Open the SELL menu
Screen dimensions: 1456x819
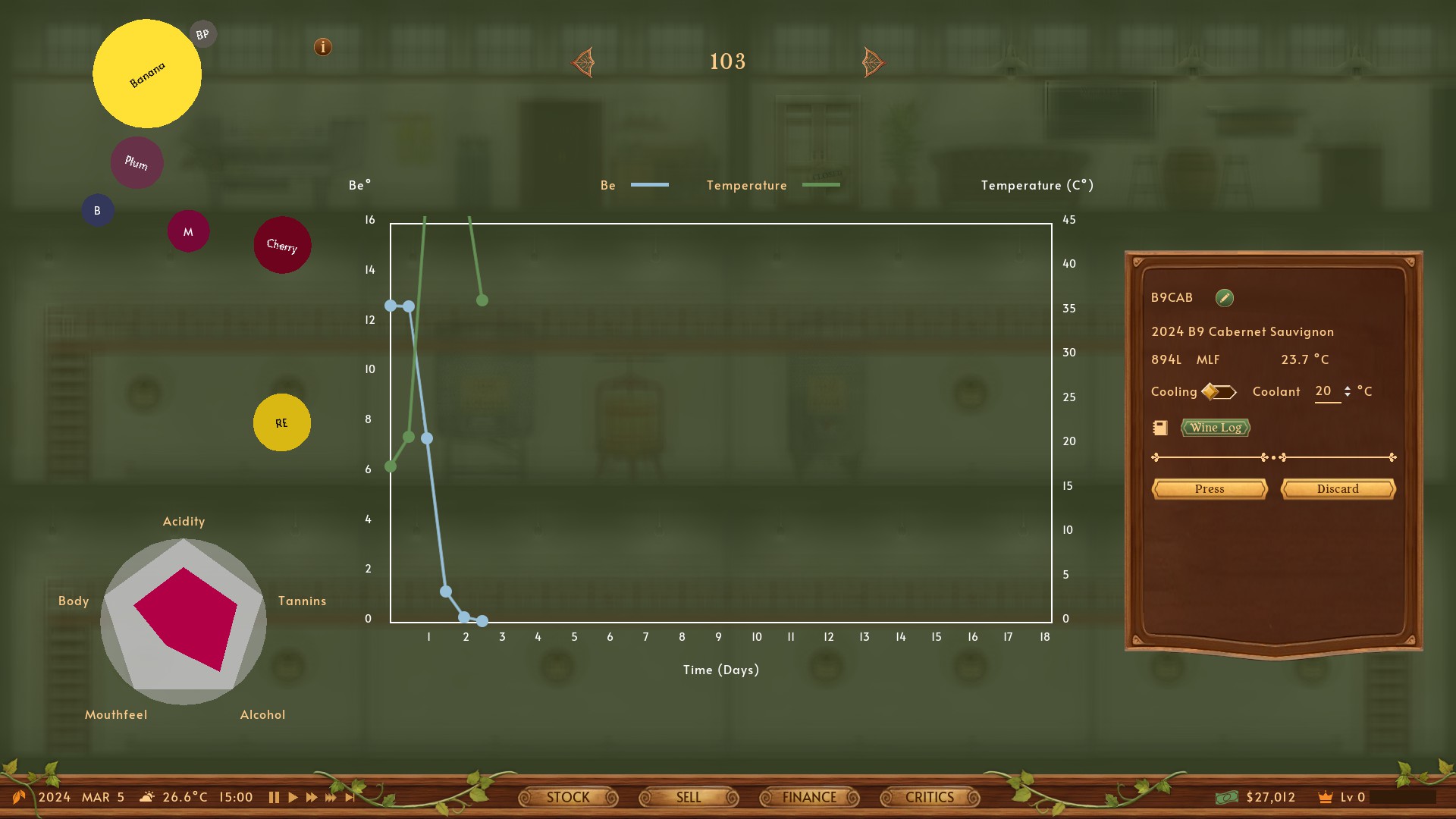[x=689, y=798]
